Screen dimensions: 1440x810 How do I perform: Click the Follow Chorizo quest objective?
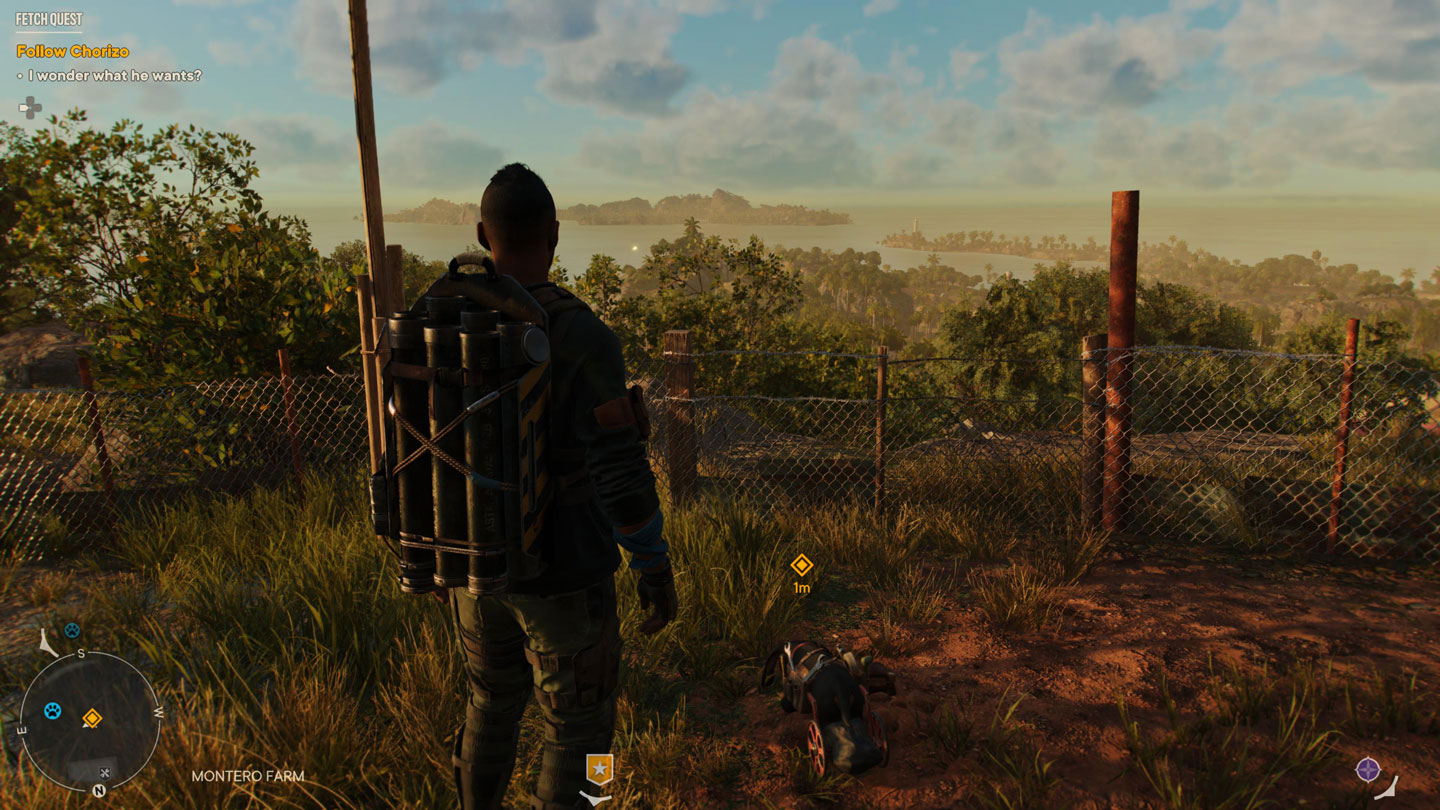pyautogui.click(x=73, y=51)
